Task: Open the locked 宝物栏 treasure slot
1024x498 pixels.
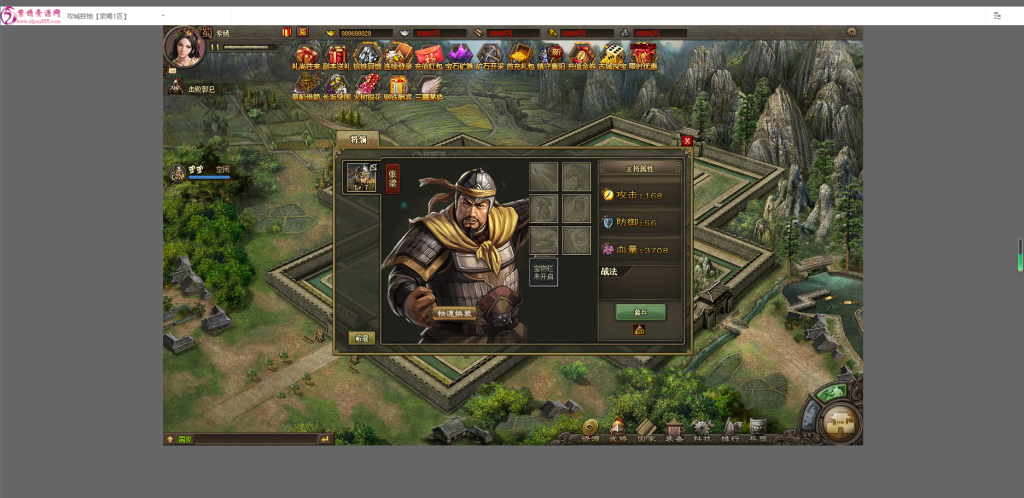Action: 543,271
